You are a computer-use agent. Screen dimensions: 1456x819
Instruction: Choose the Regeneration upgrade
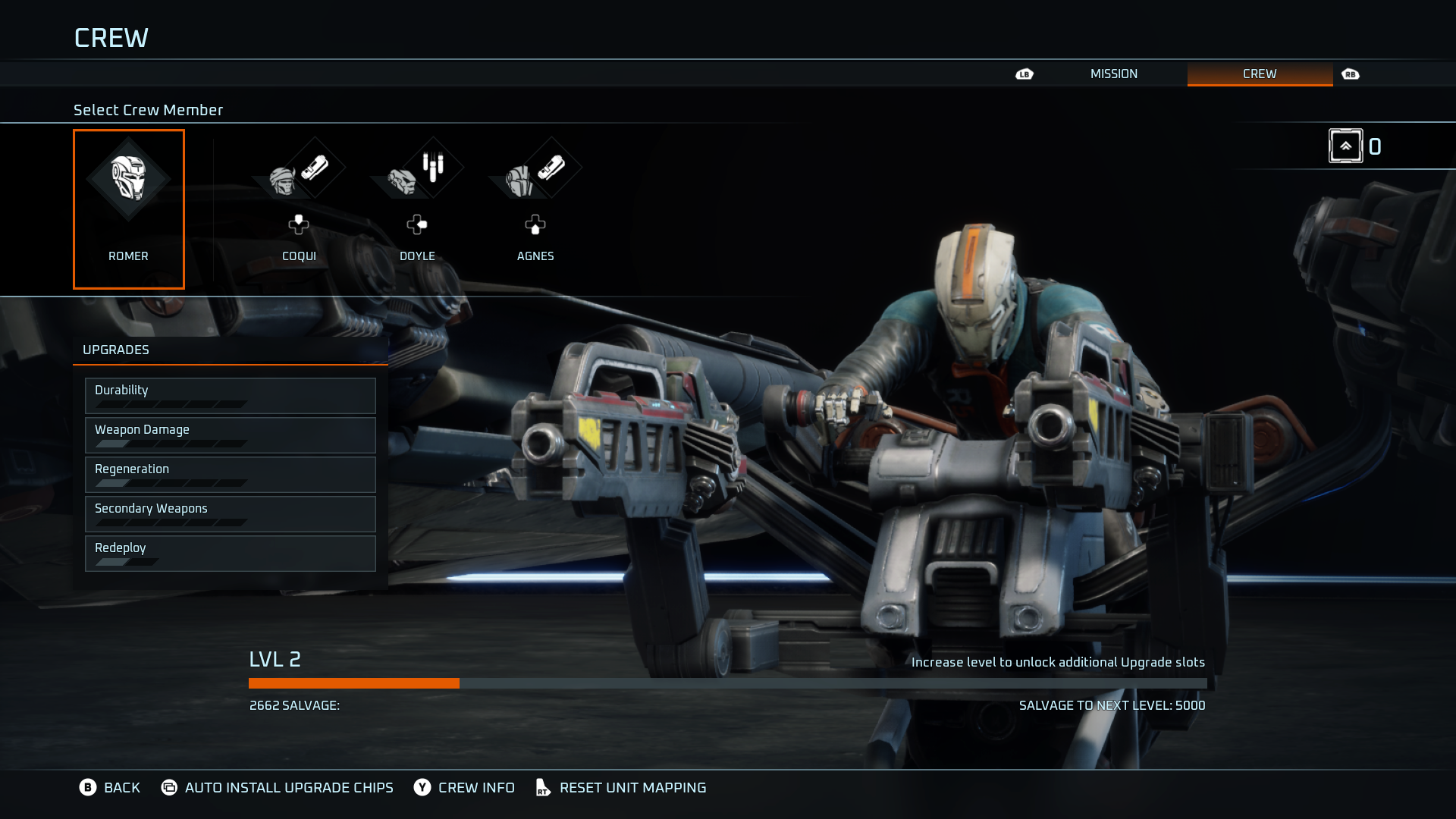point(230,475)
